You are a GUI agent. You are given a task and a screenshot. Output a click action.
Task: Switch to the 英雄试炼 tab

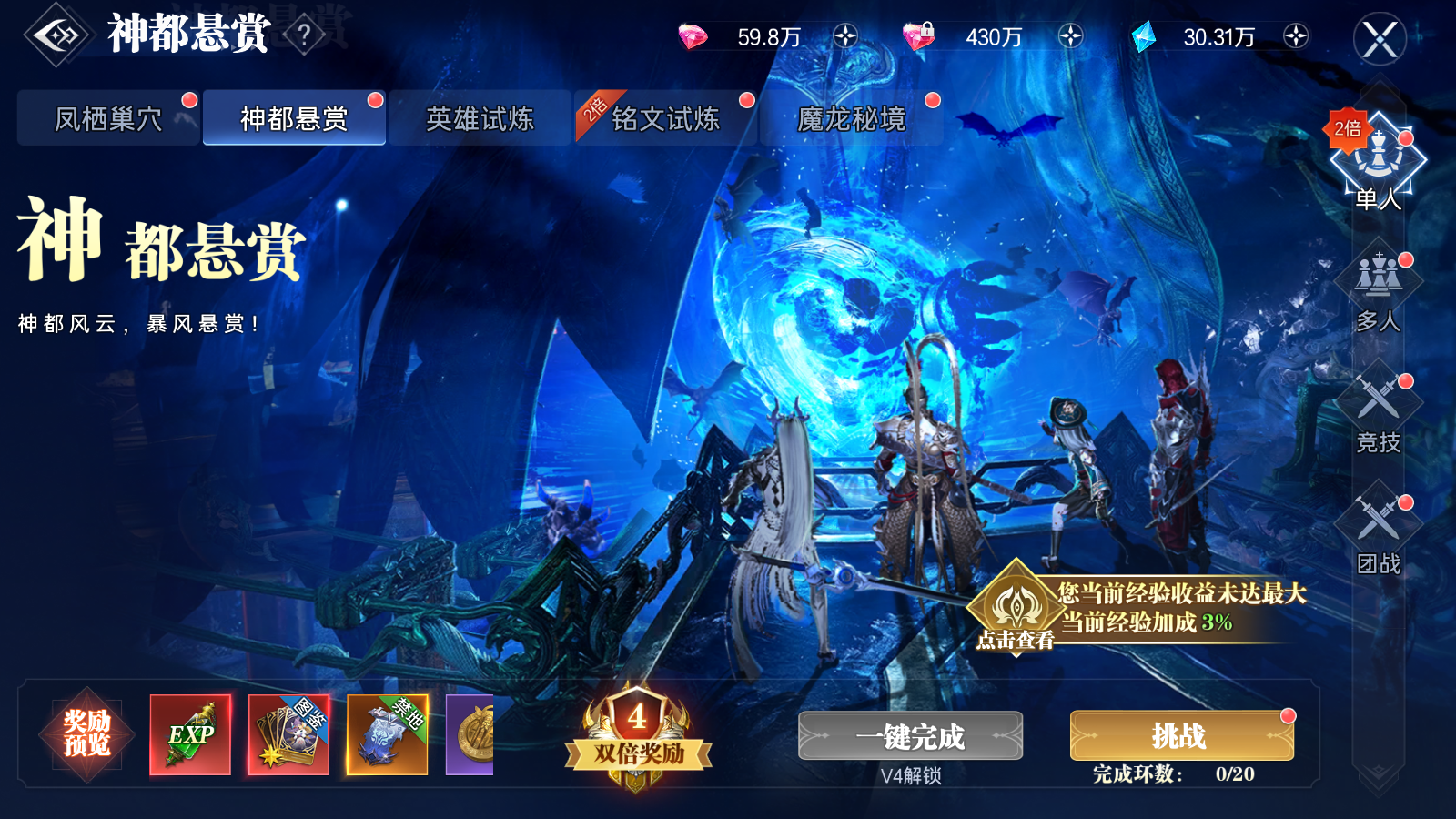tap(480, 118)
